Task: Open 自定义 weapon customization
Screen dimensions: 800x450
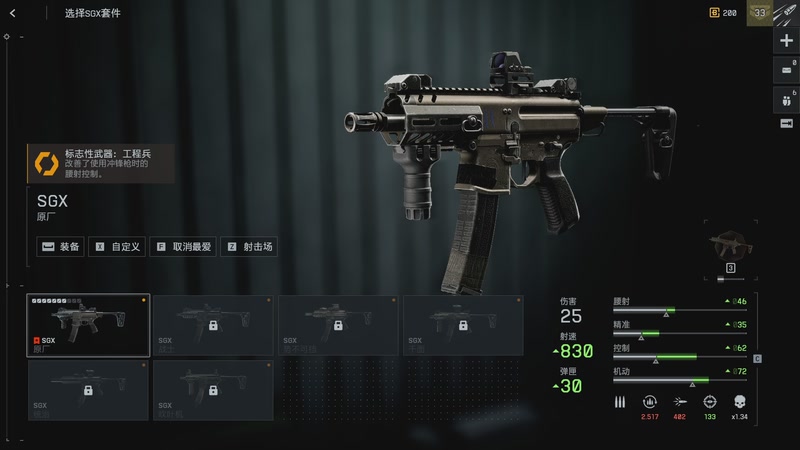Action: pyautogui.click(x=118, y=246)
